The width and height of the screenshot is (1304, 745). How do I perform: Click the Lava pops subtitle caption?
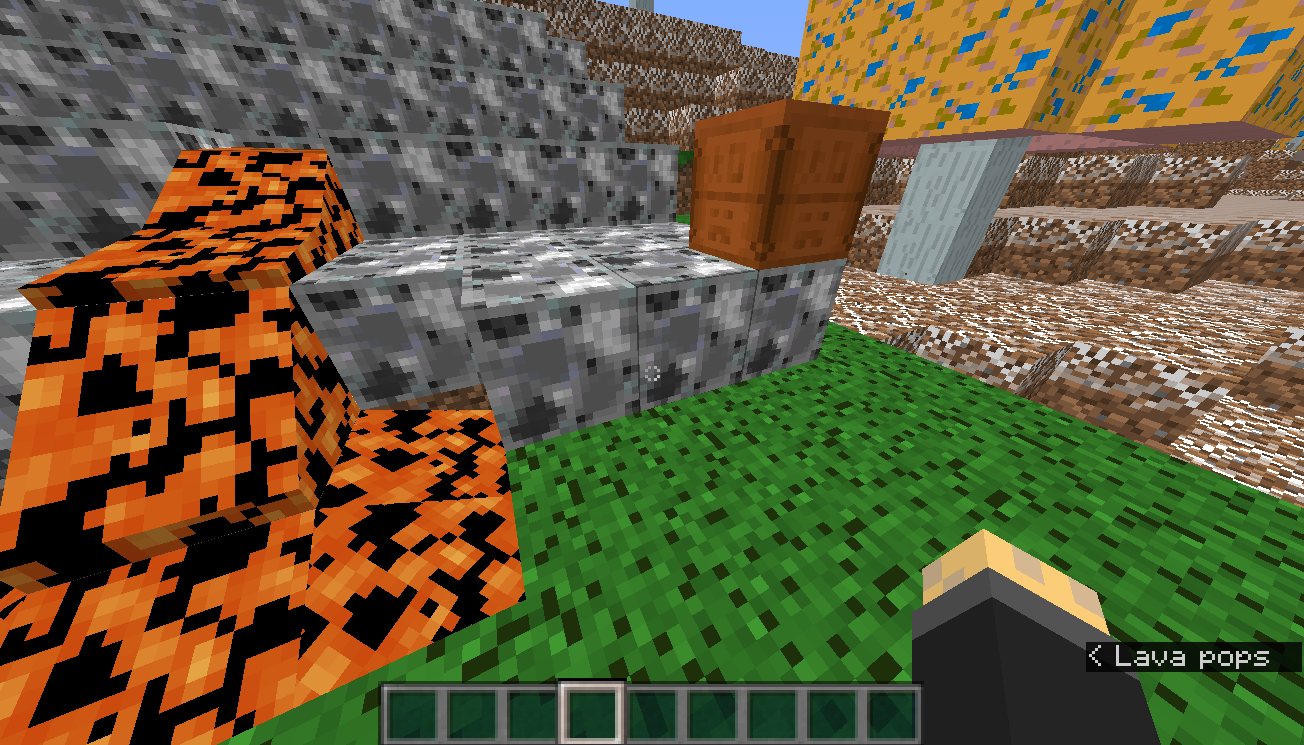[1180, 658]
